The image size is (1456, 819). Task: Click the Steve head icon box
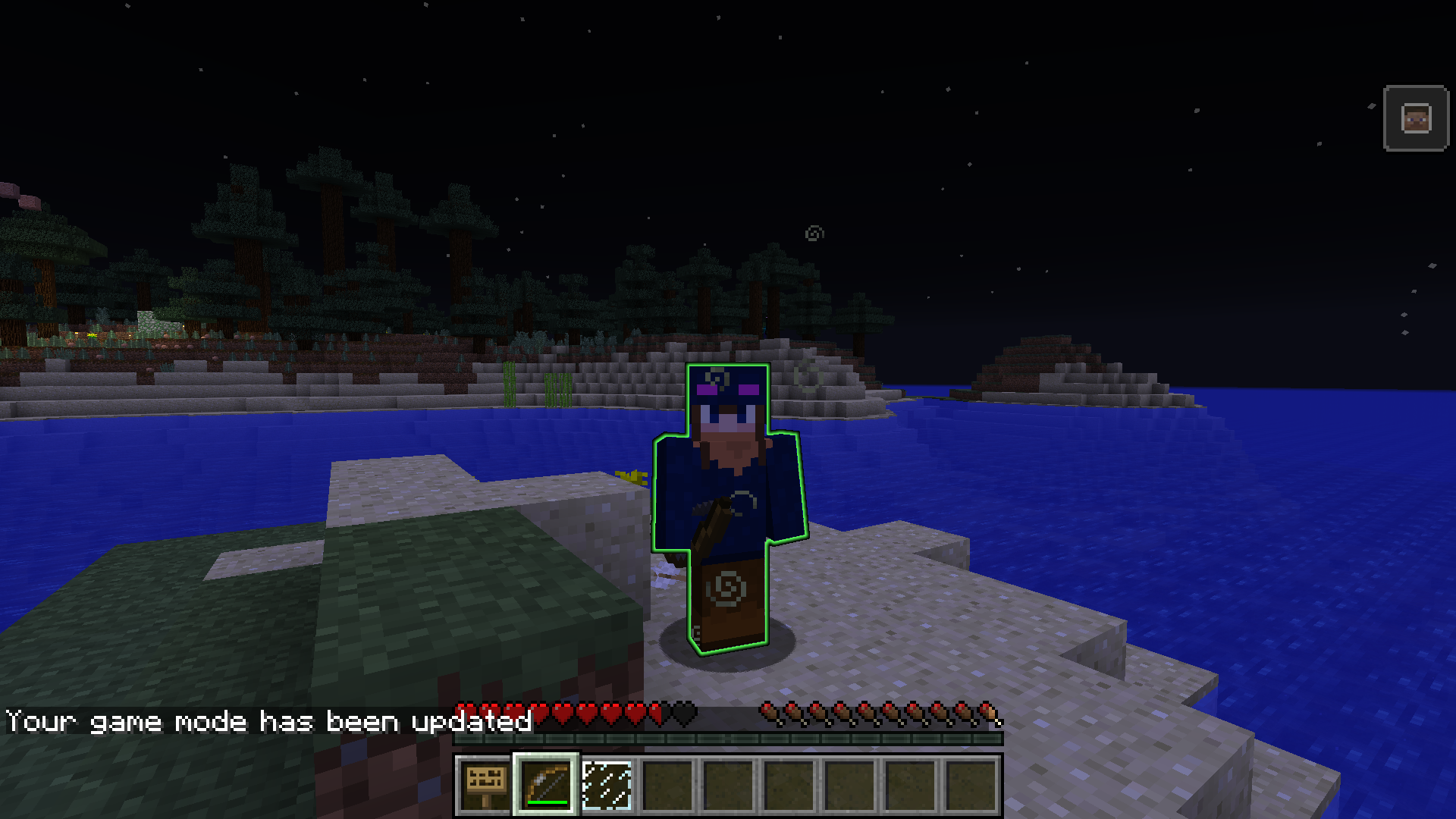click(1416, 118)
